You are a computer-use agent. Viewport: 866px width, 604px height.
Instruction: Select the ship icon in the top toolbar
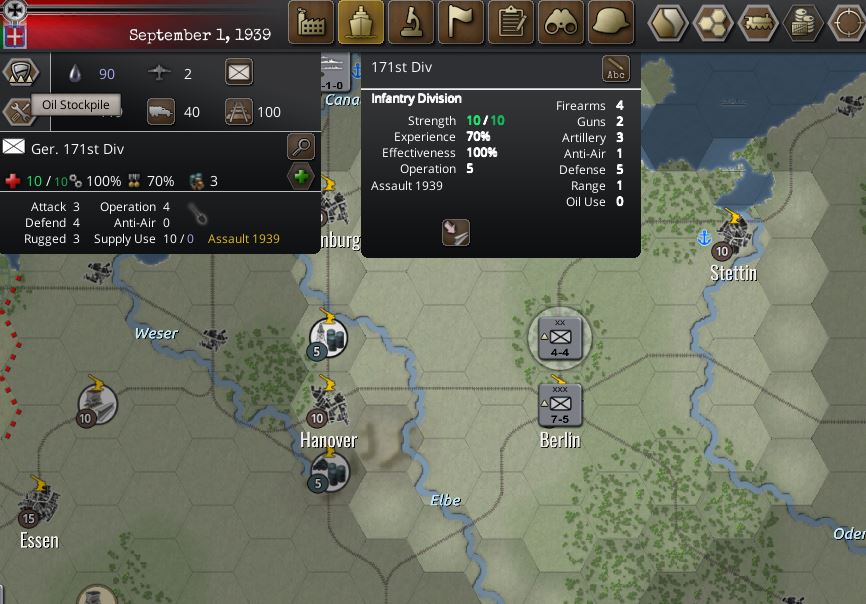point(361,22)
